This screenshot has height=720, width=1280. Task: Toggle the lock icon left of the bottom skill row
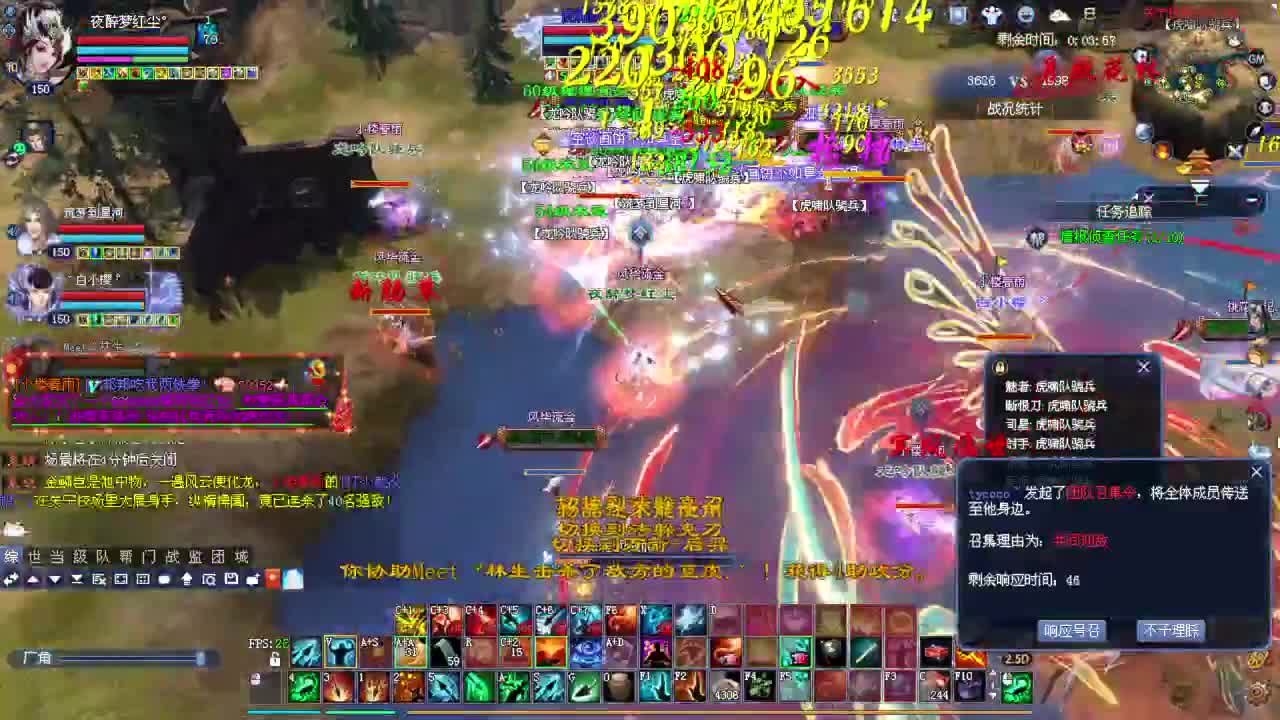tap(255, 677)
